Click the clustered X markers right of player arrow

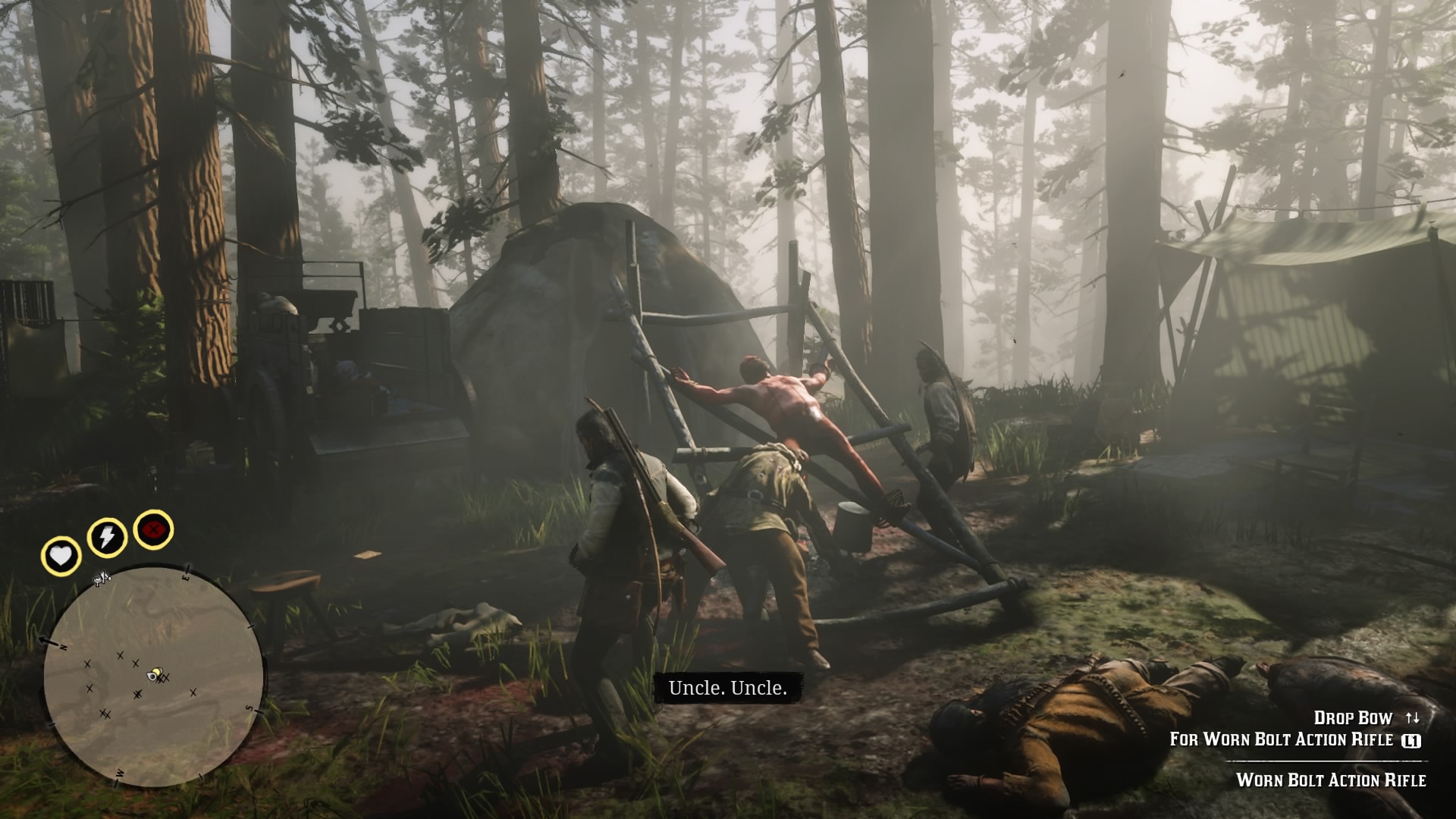[x=164, y=679]
